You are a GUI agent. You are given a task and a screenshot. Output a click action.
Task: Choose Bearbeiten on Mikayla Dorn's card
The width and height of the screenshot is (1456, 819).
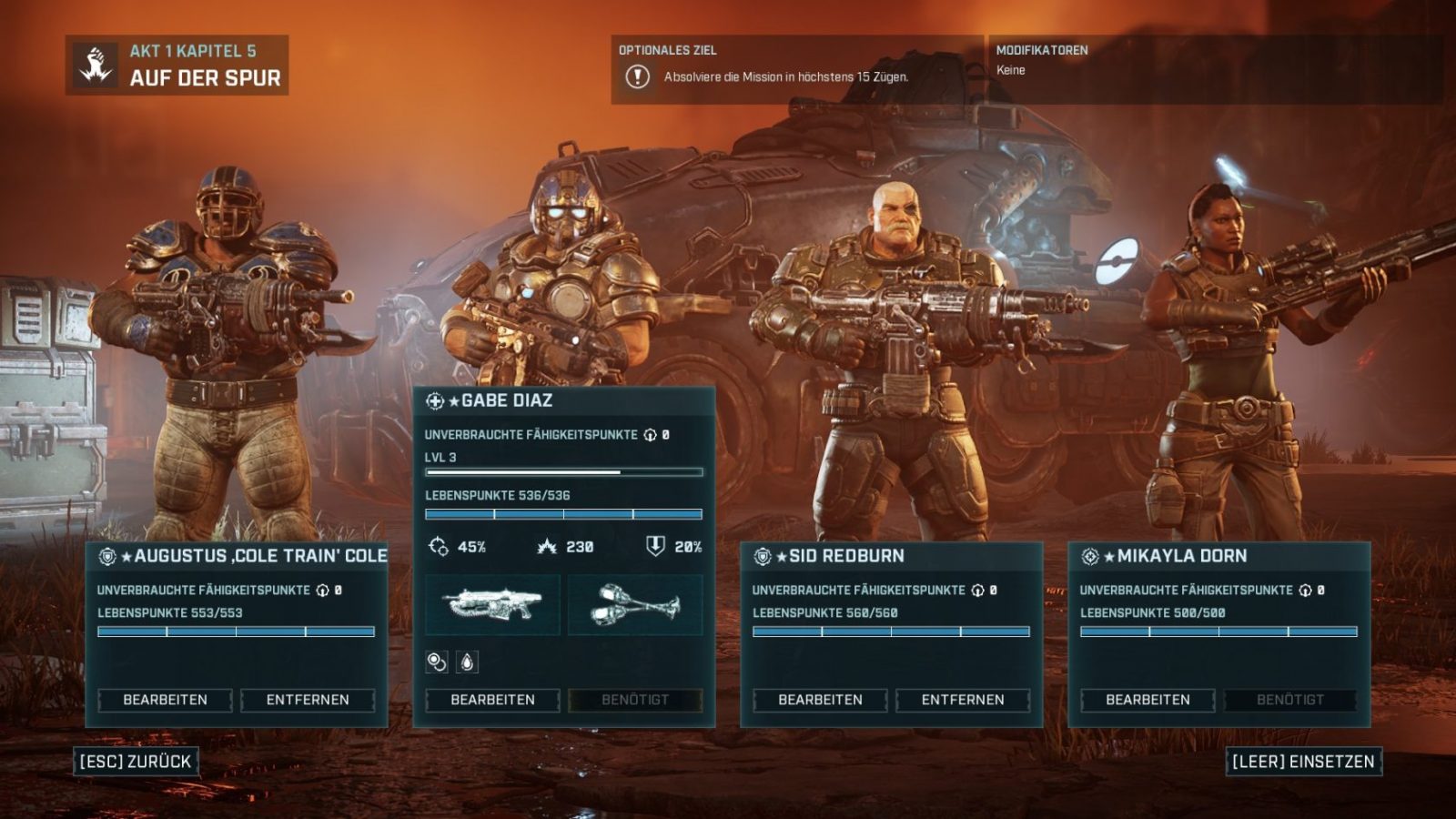pos(1148,700)
